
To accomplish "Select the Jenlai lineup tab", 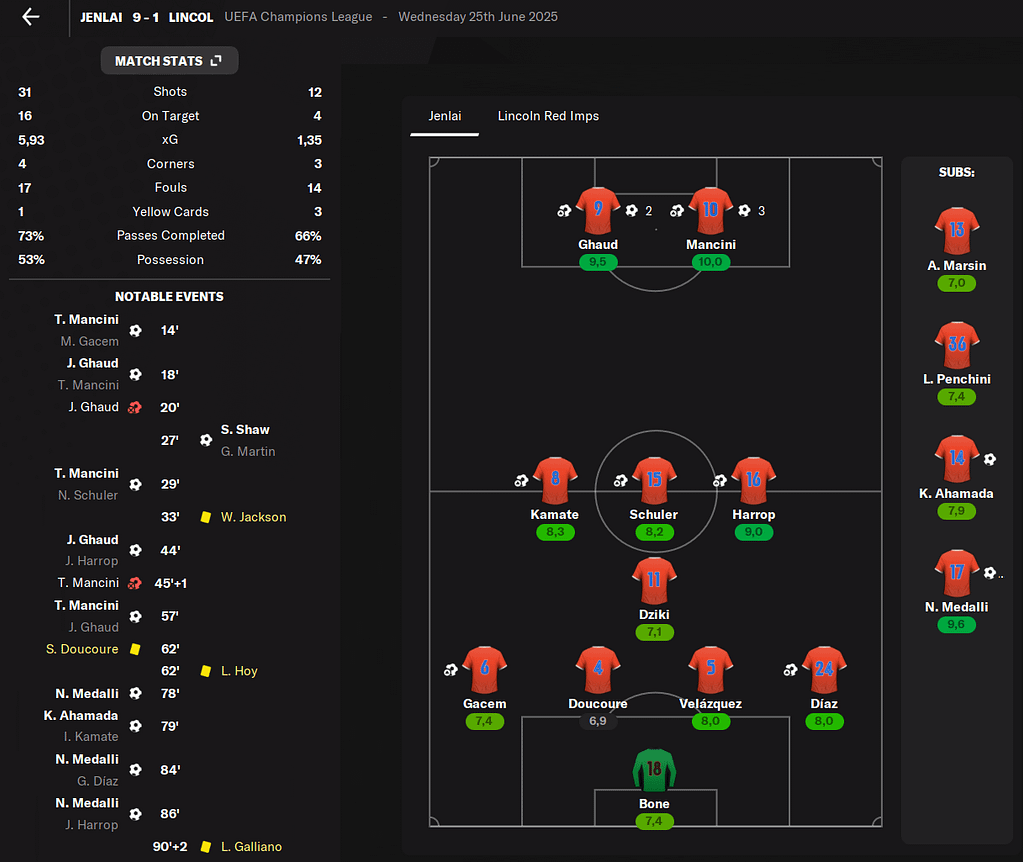I will coord(445,116).
